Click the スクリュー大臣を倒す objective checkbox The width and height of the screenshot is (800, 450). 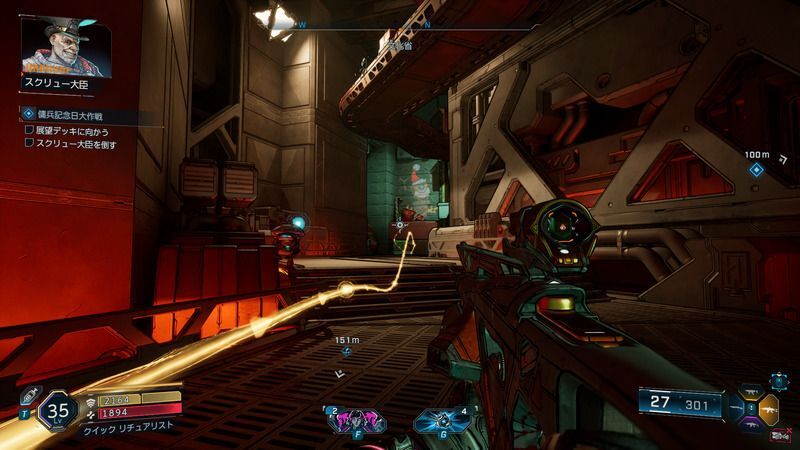point(30,144)
